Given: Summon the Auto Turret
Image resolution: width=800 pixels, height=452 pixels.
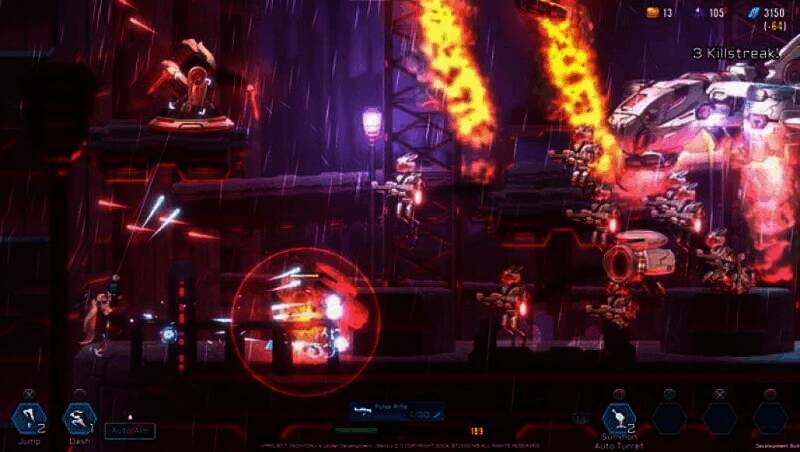Looking at the screenshot, I should [x=619, y=418].
